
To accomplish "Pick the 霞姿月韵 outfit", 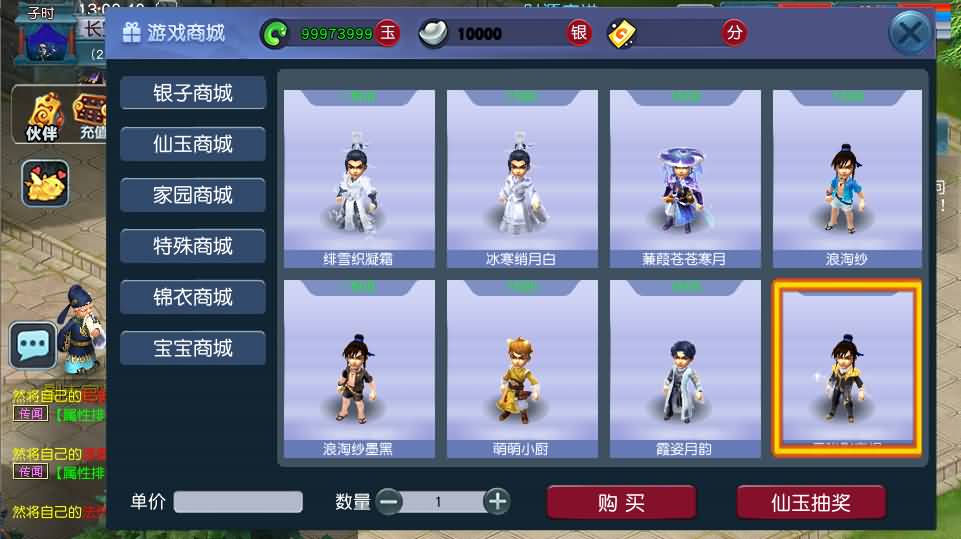I will pyautogui.click(x=685, y=369).
